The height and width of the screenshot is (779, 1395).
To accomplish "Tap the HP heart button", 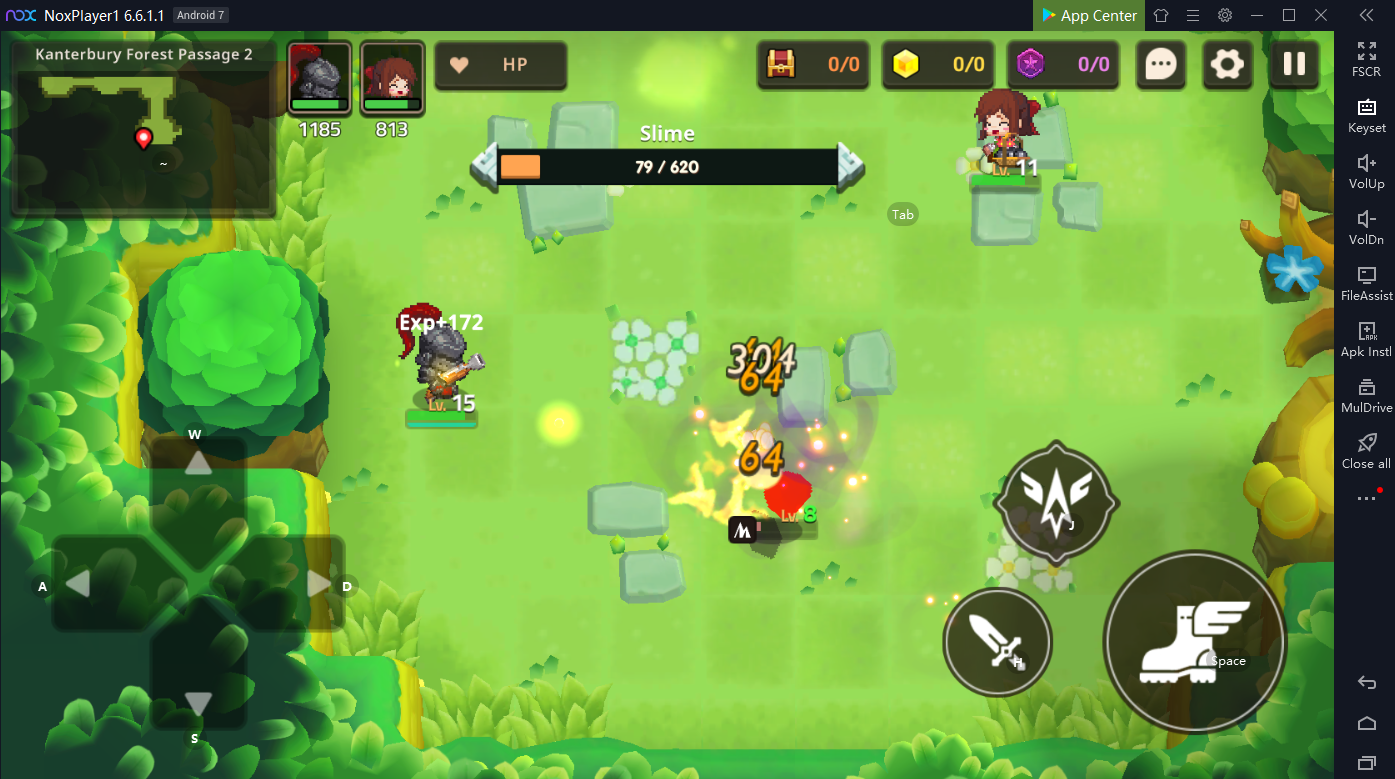I will pyautogui.click(x=500, y=65).
